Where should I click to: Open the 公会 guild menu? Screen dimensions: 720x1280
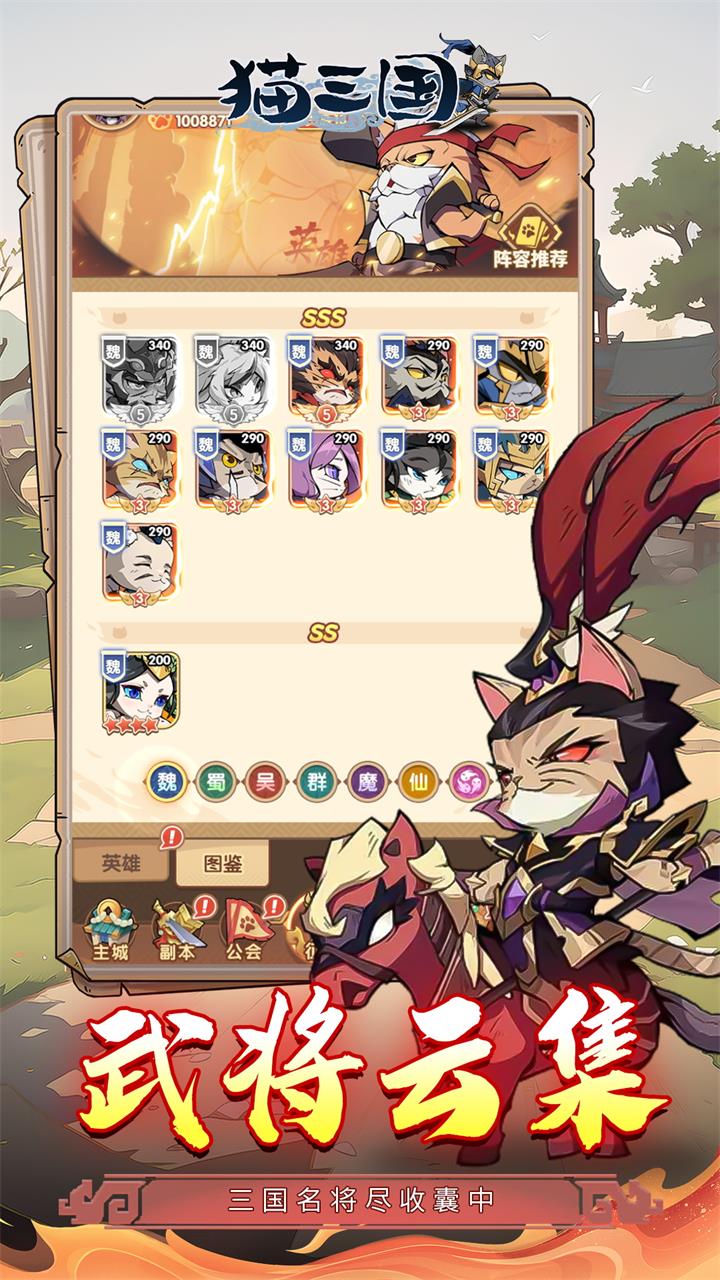point(244,927)
